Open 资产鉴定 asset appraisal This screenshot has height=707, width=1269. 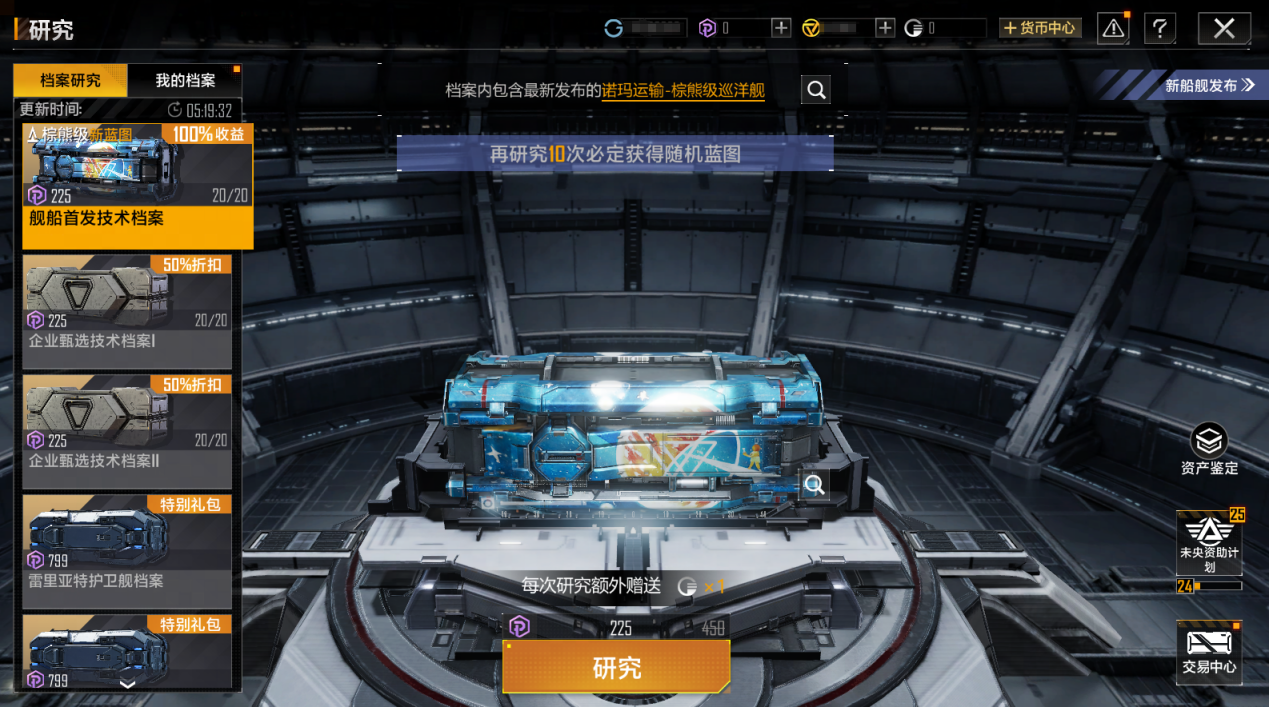pos(1209,450)
